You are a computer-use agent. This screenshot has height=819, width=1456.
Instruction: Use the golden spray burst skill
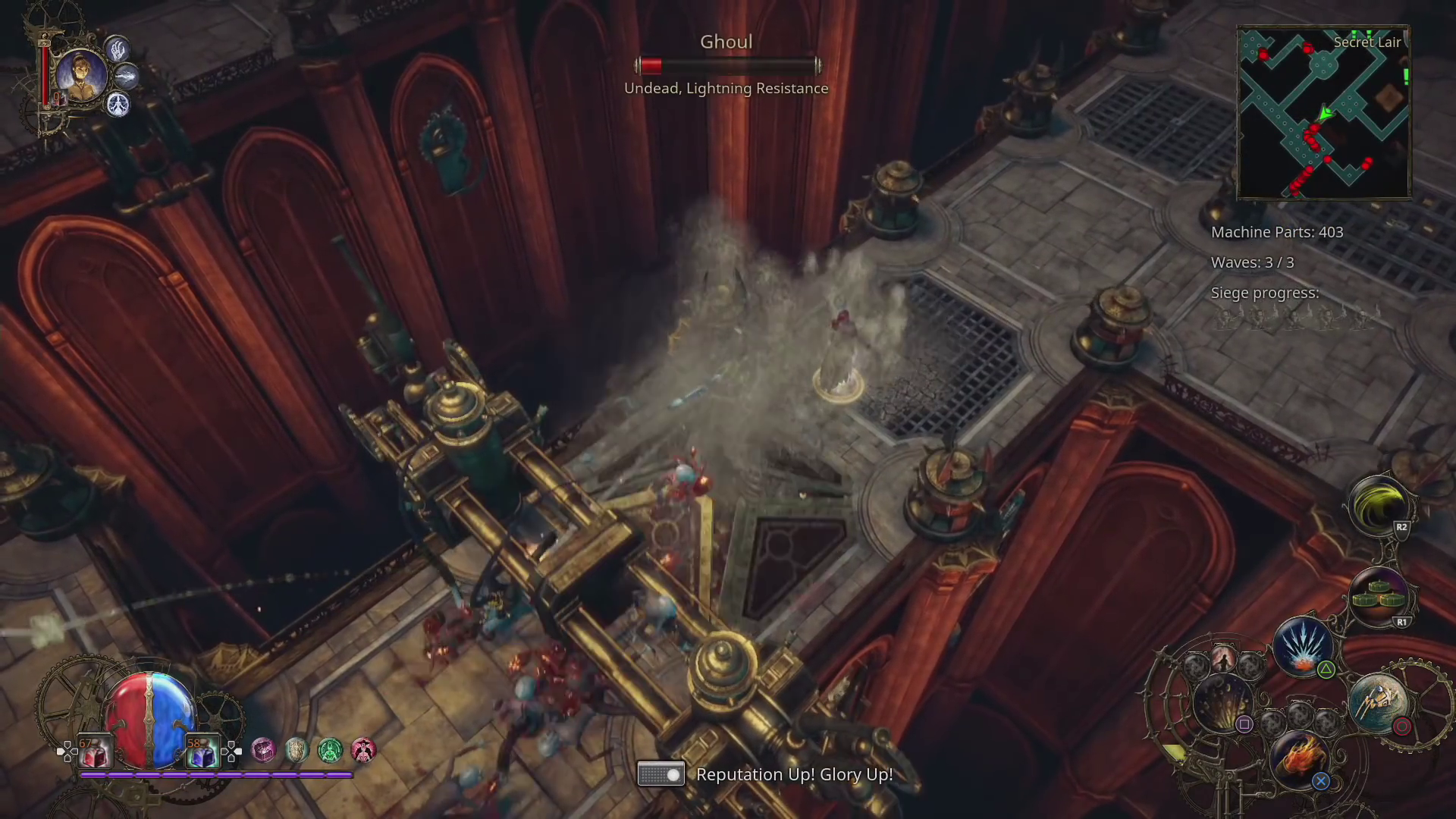click(x=1222, y=702)
